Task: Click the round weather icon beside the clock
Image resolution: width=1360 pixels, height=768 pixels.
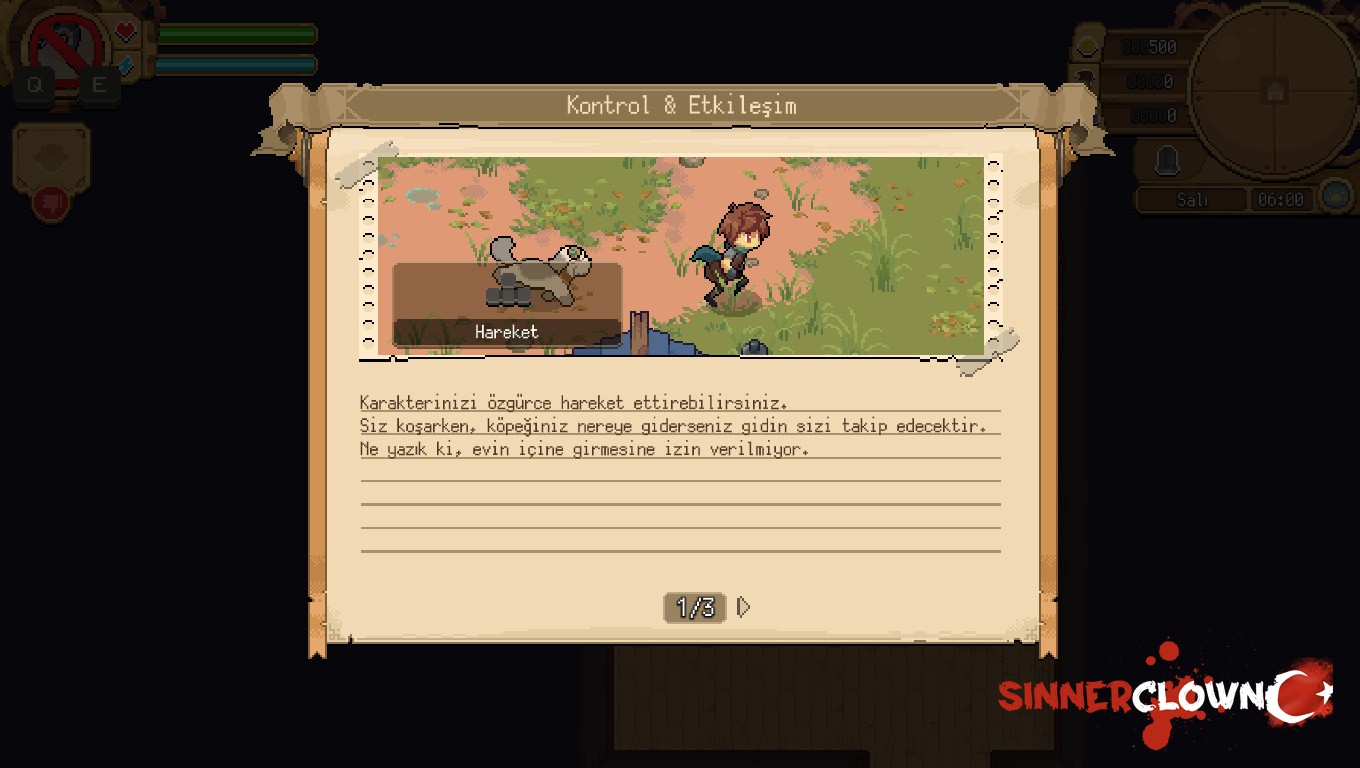Action: point(1335,195)
